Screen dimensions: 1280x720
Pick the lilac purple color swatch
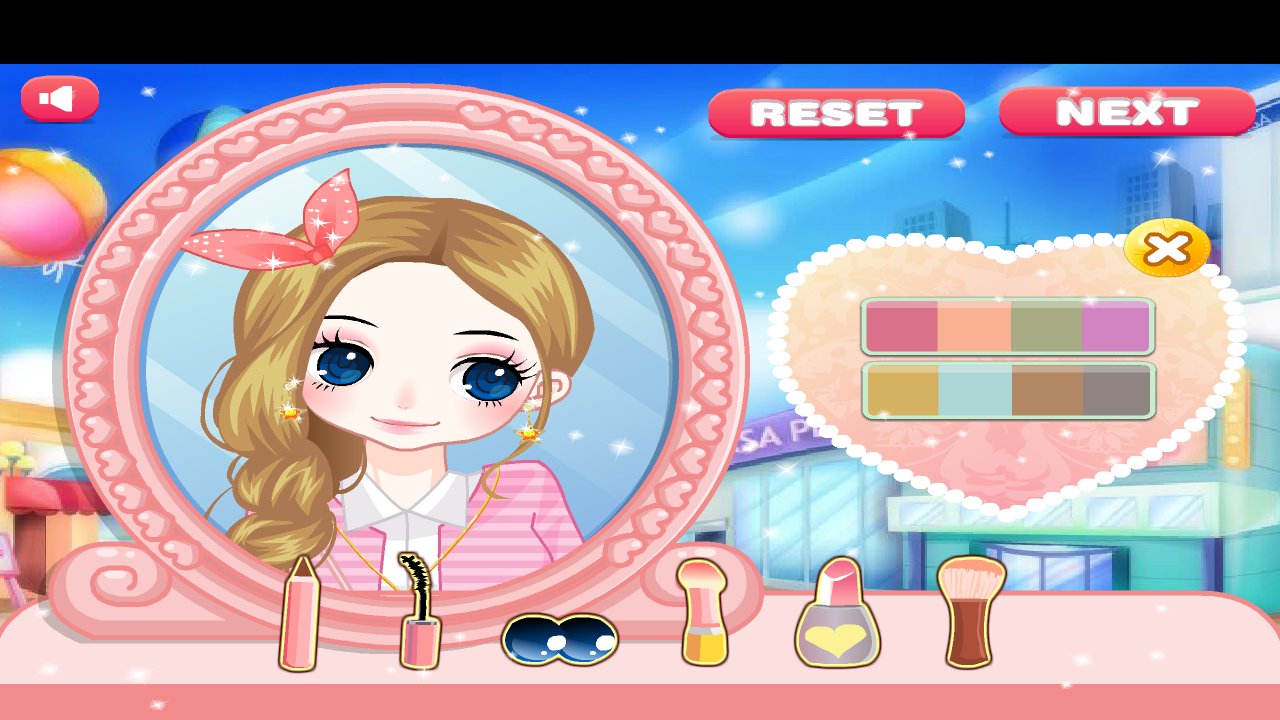(1115, 325)
